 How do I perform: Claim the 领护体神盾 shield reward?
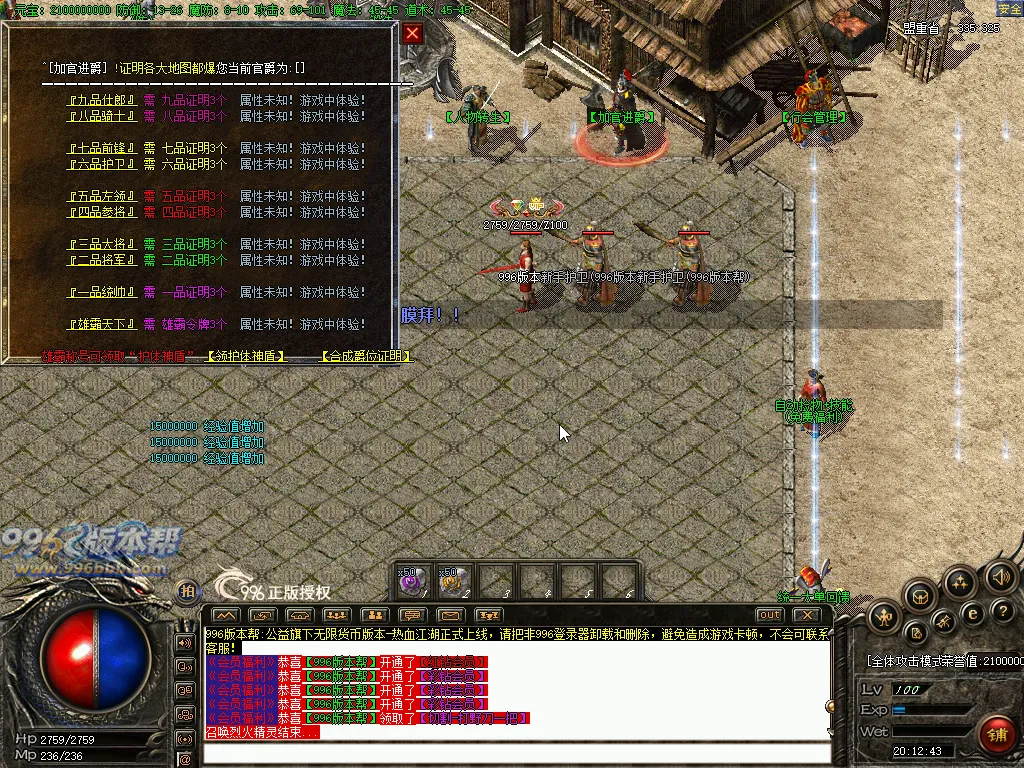245,356
